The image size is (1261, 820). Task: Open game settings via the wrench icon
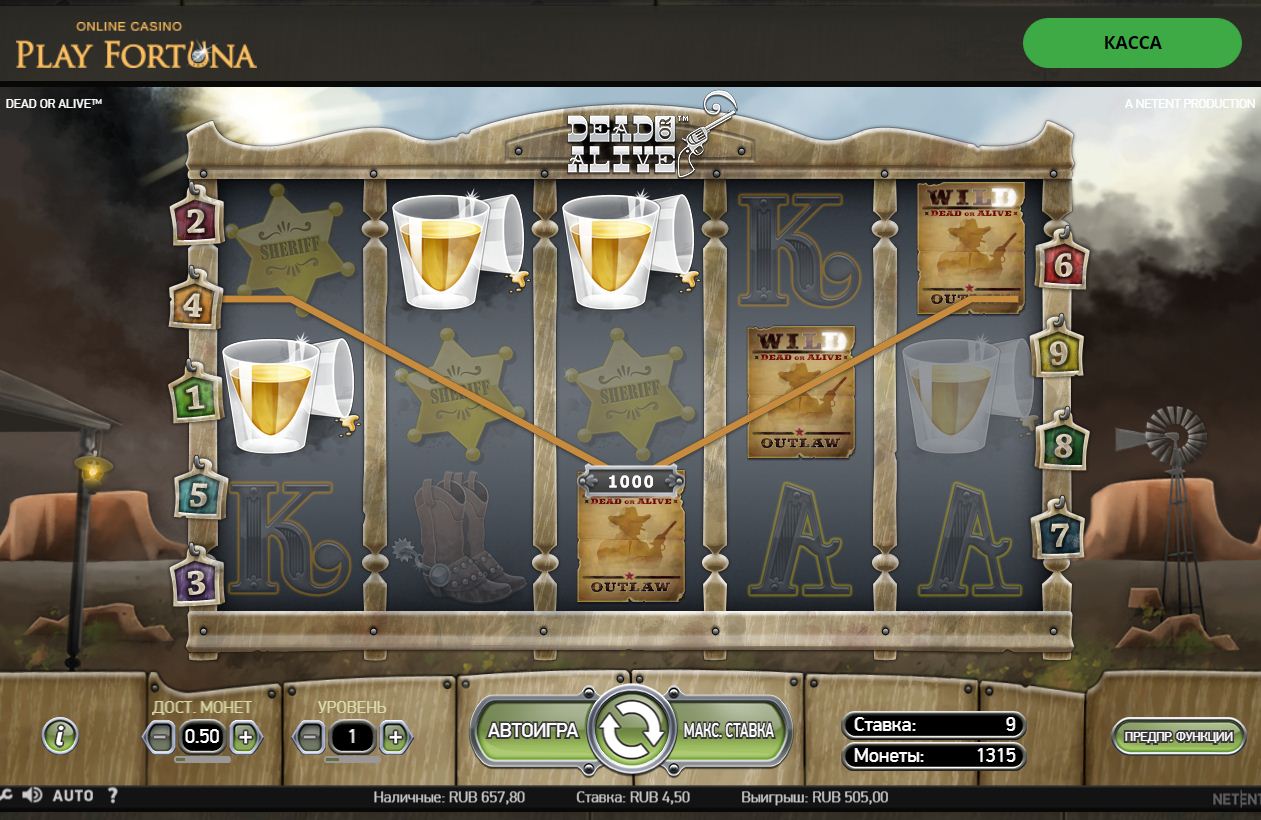tap(5, 796)
